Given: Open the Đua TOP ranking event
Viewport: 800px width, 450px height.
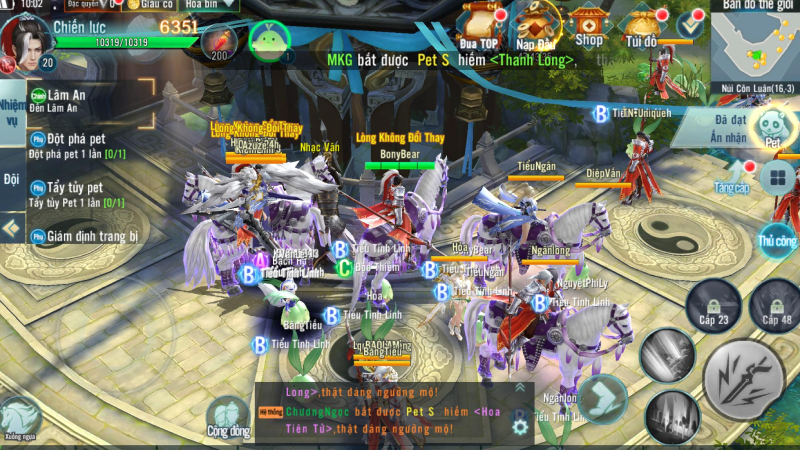Looking at the screenshot, I should click(481, 24).
